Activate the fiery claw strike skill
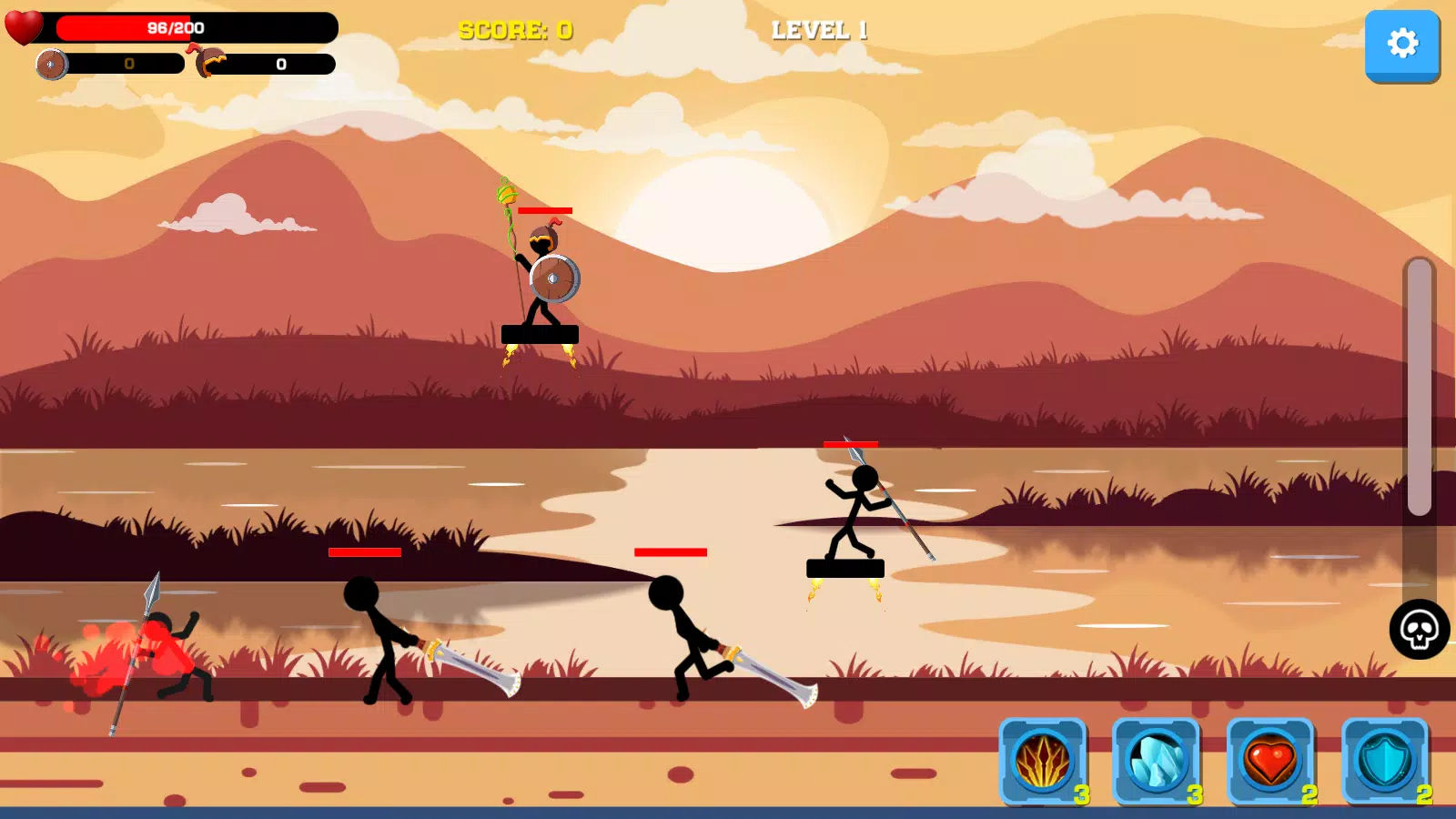Image resolution: width=1456 pixels, height=819 pixels. pyautogui.click(x=1043, y=761)
